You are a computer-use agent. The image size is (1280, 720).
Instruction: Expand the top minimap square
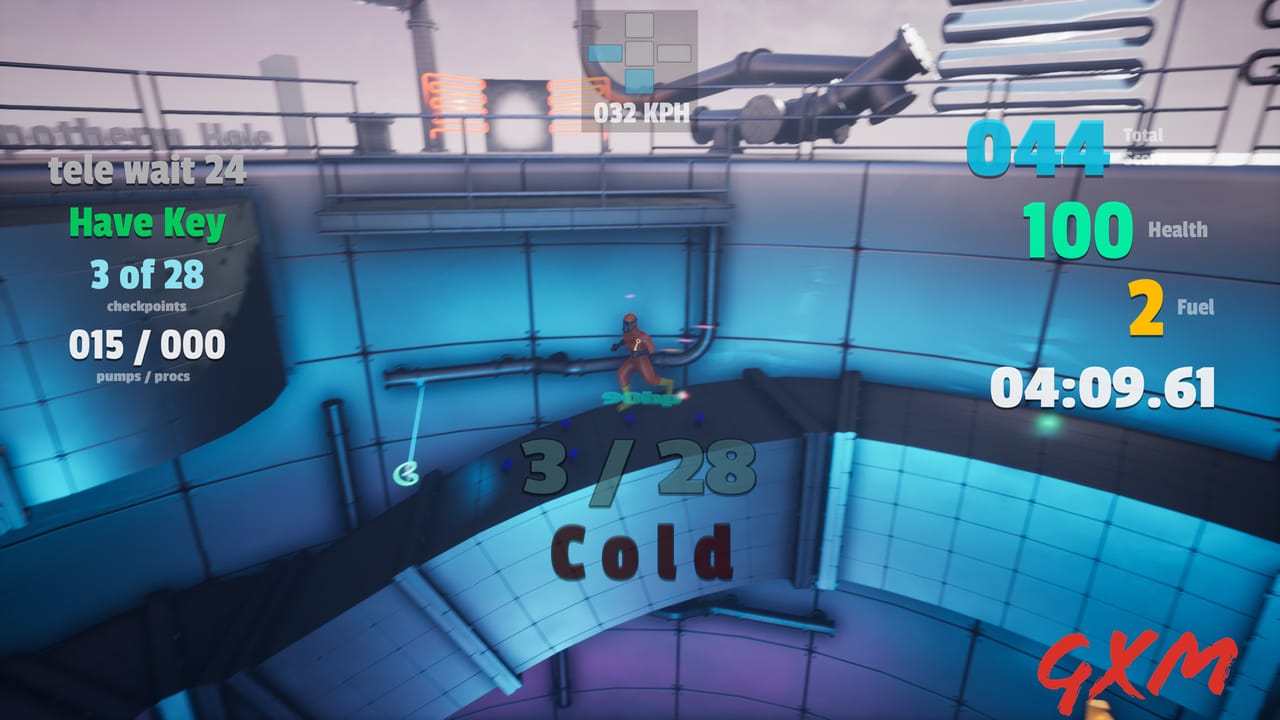click(639, 25)
